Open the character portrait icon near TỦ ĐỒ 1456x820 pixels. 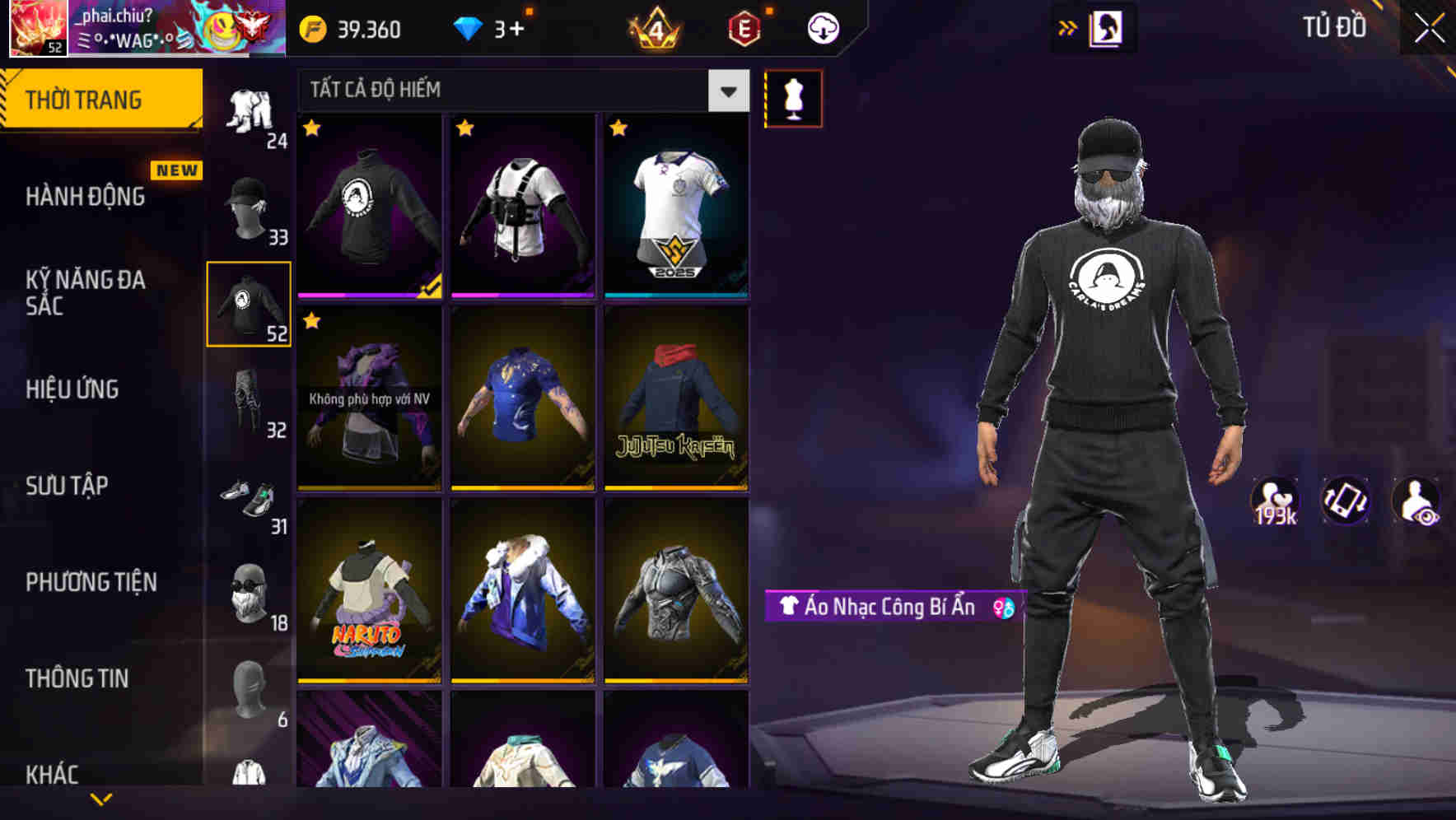[x=1108, y=27]
